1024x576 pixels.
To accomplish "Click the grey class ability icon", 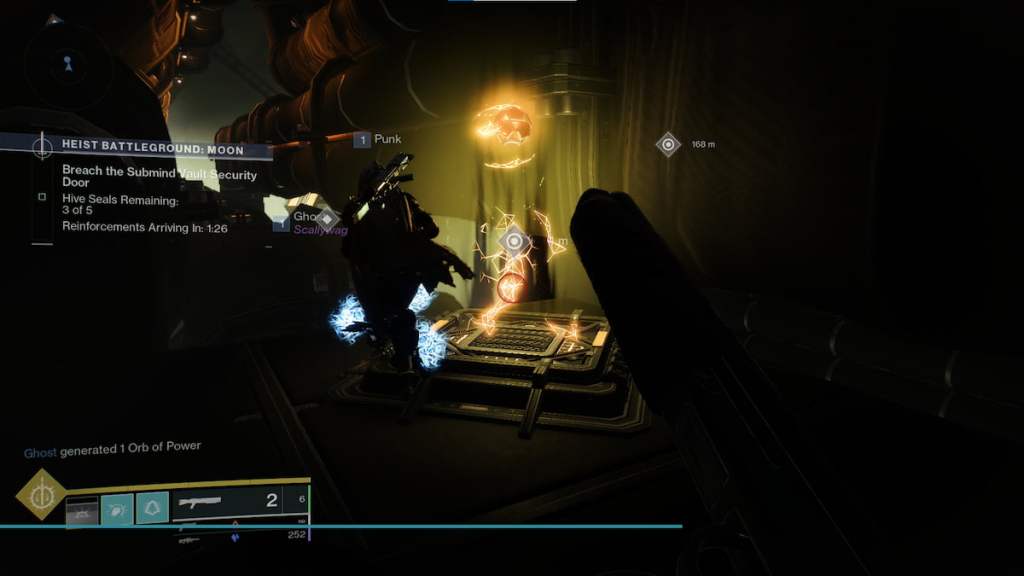I will (82, 510).
